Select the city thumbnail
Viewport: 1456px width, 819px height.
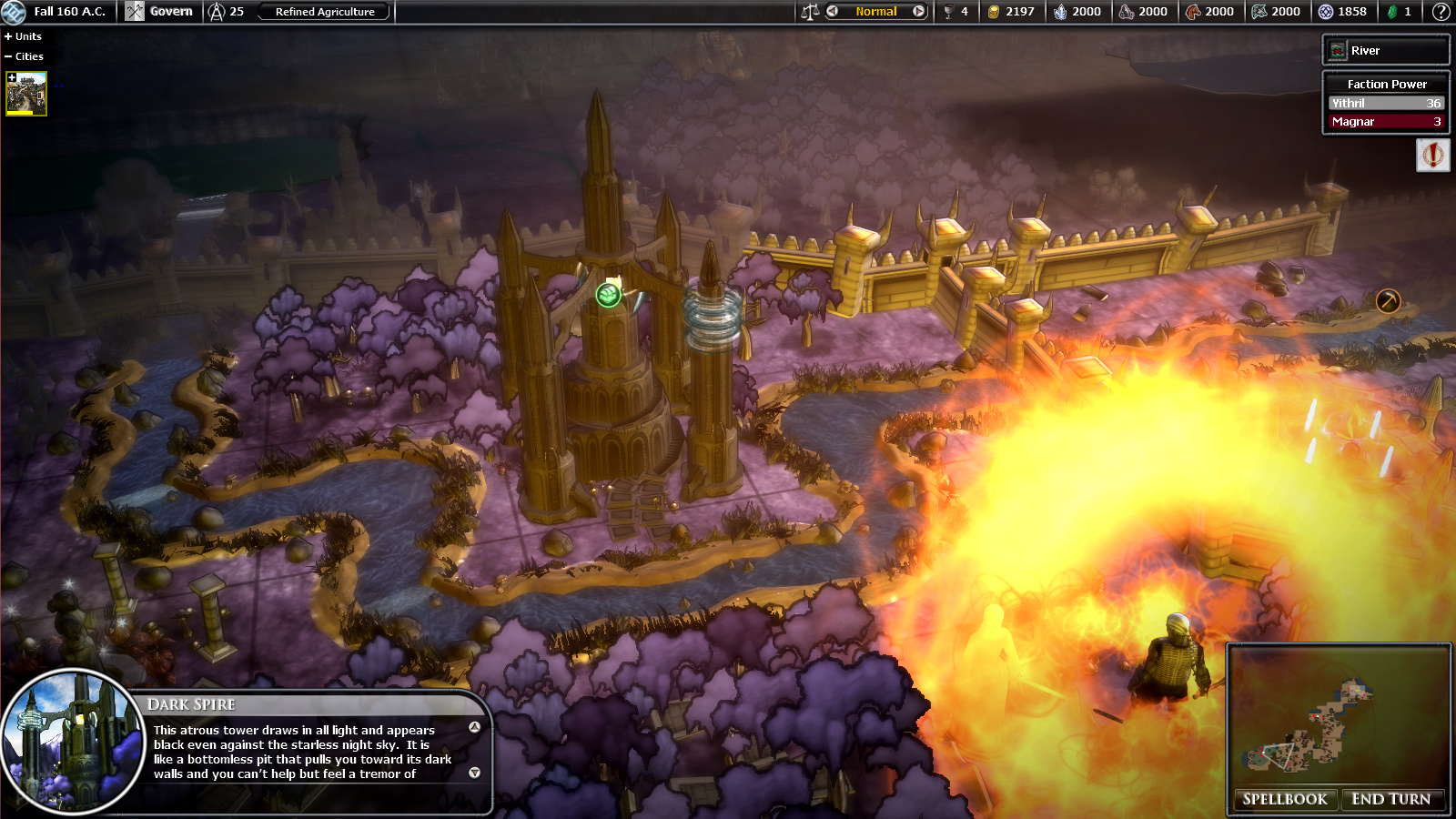(26, 93)
